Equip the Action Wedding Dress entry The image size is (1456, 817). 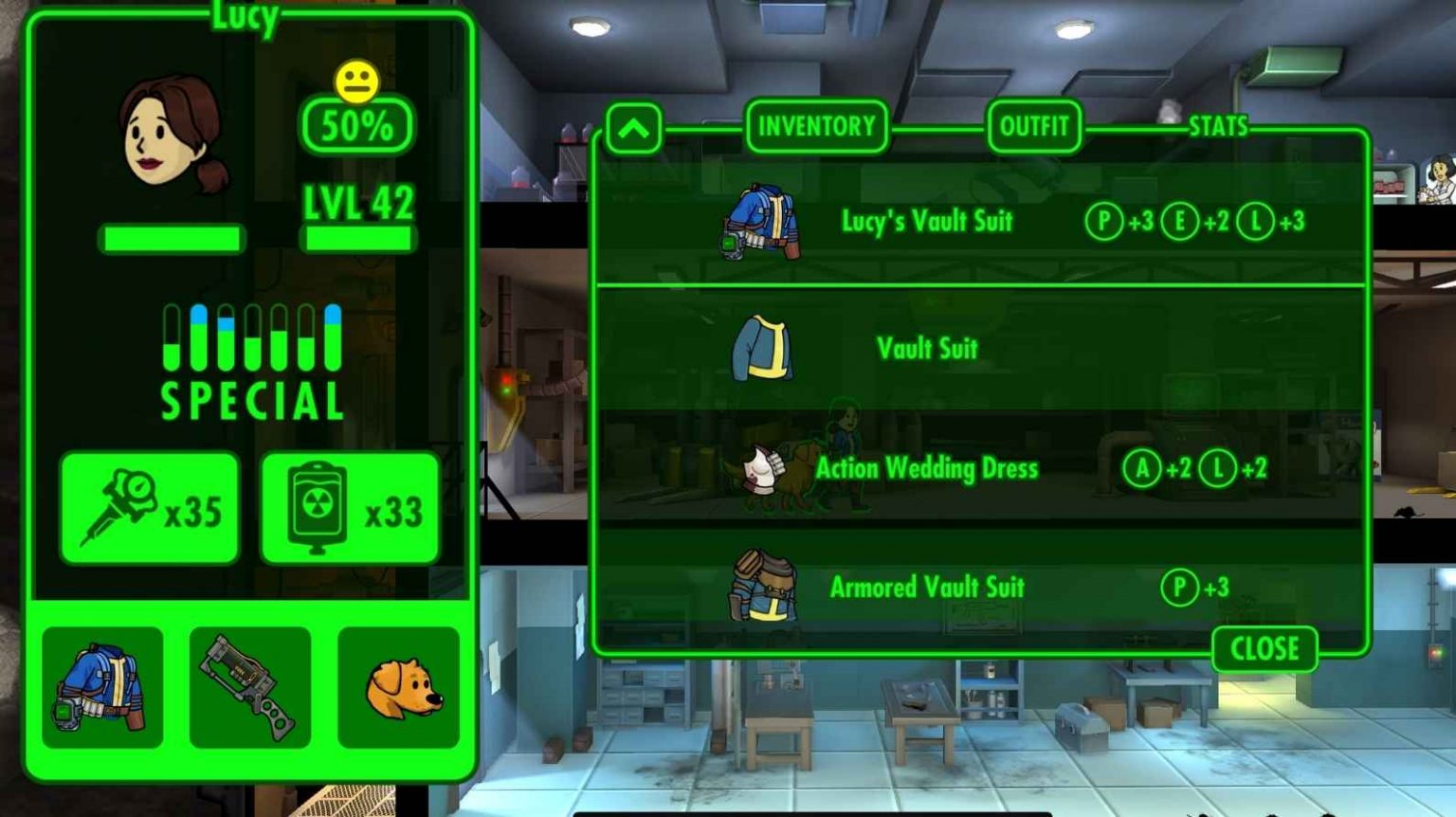(926, 467)
